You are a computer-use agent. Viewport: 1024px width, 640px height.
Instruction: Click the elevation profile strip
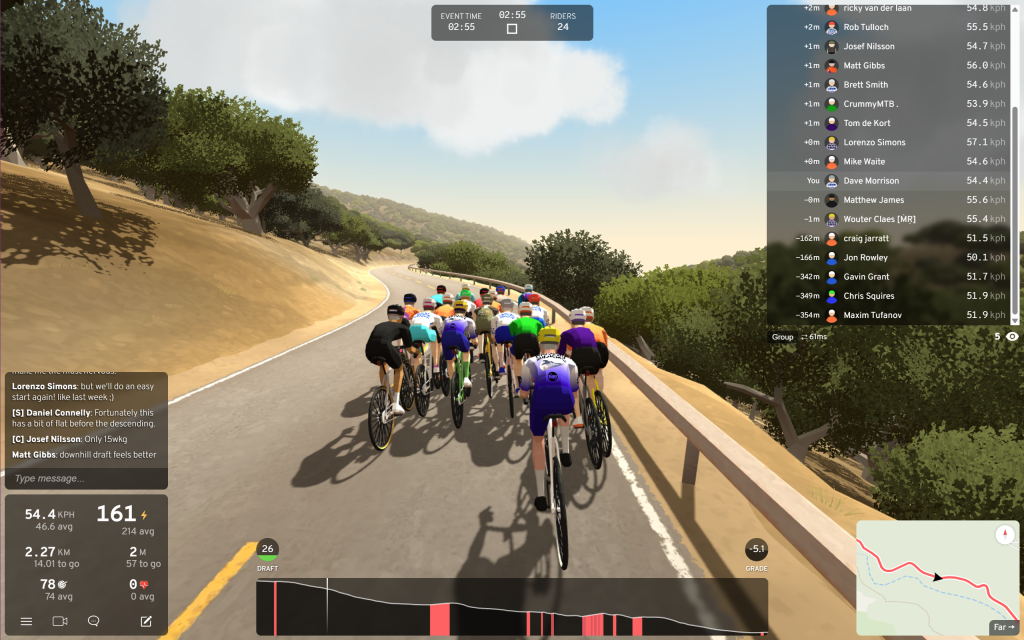(x=511, y=607)
